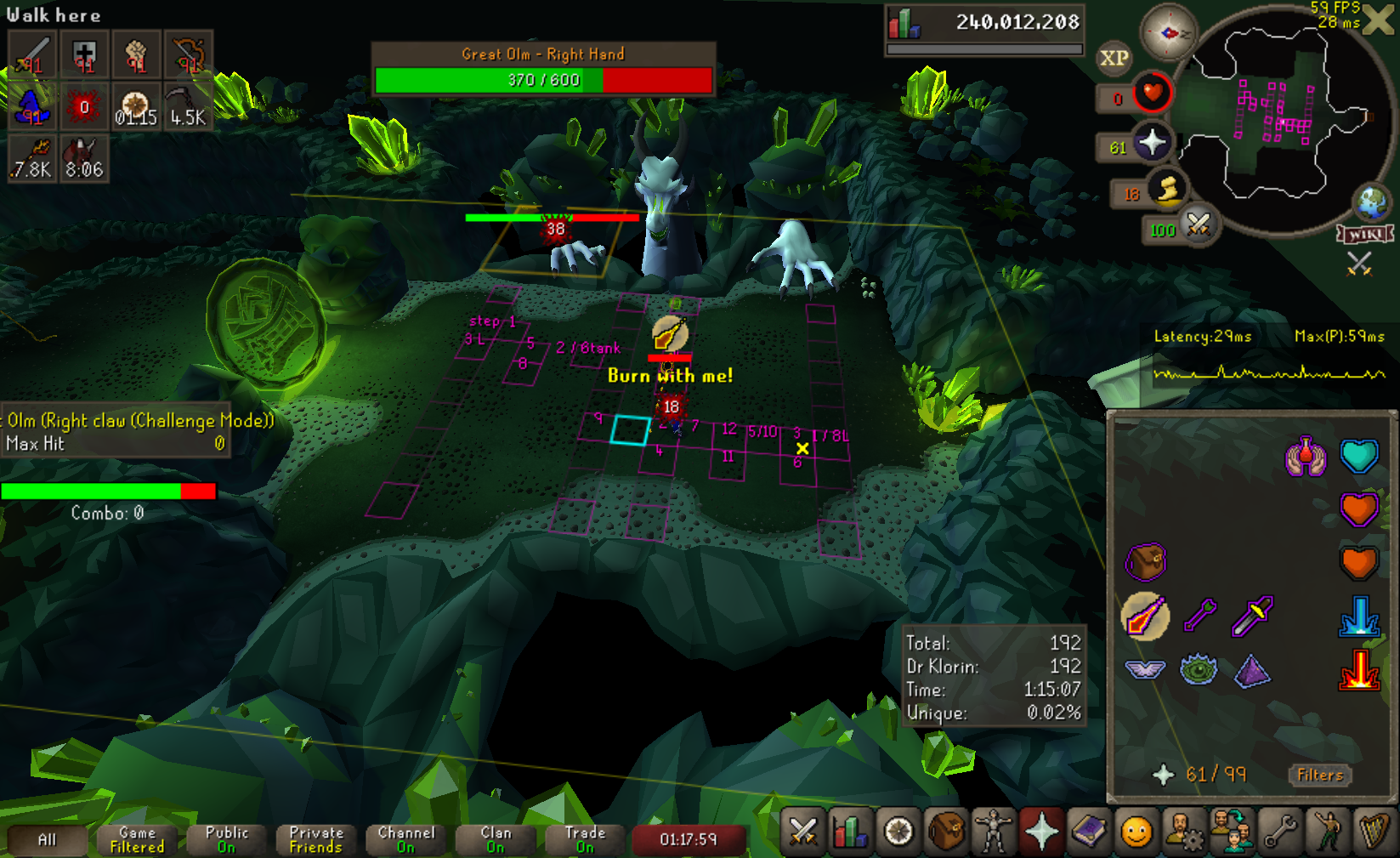
Task: Open the Combat Options tab
Action: tap(802, 831)
